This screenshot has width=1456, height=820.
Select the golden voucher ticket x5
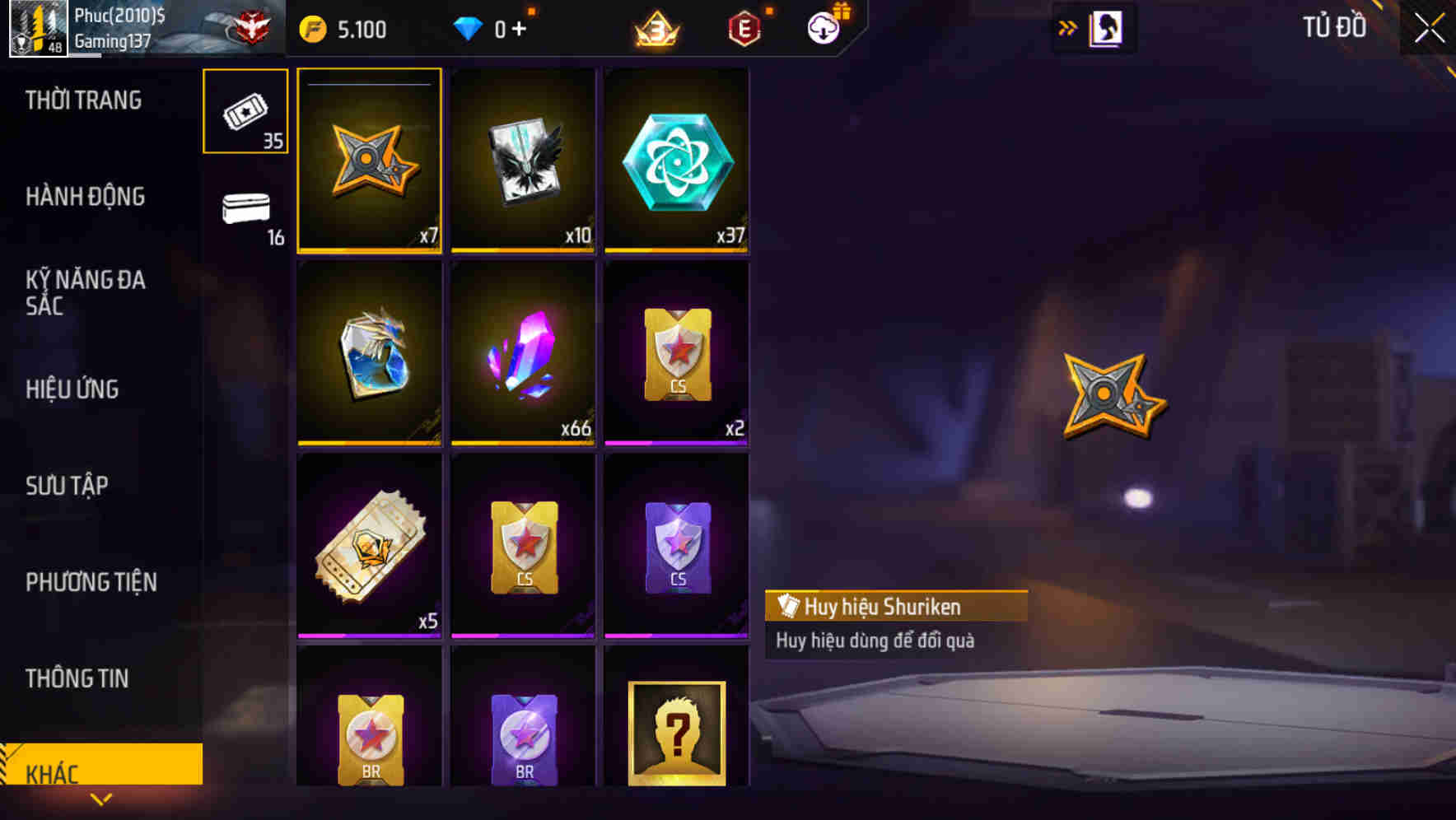coord(368,543)
